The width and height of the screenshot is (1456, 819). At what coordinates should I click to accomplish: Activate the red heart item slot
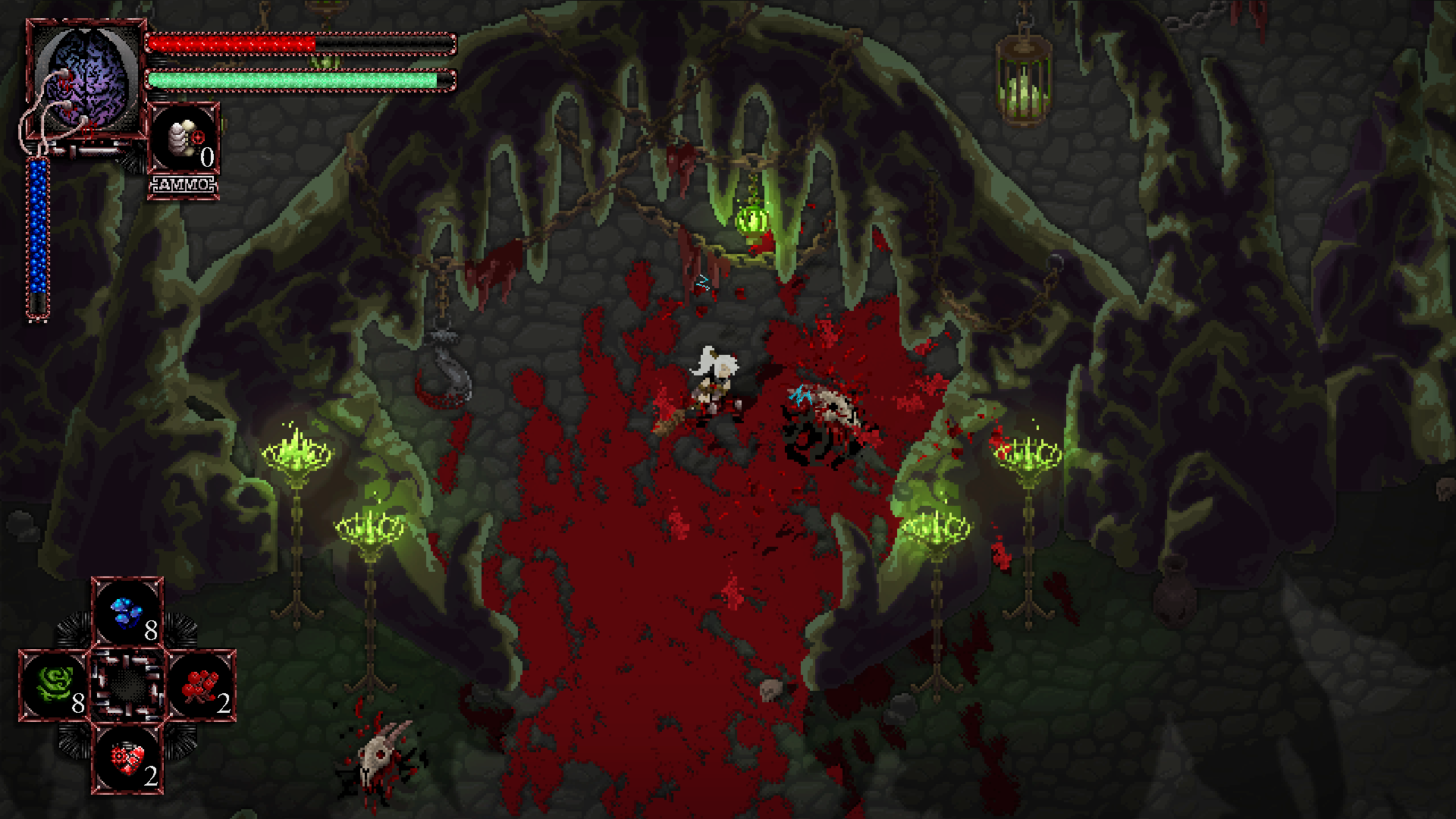(127, 758)
